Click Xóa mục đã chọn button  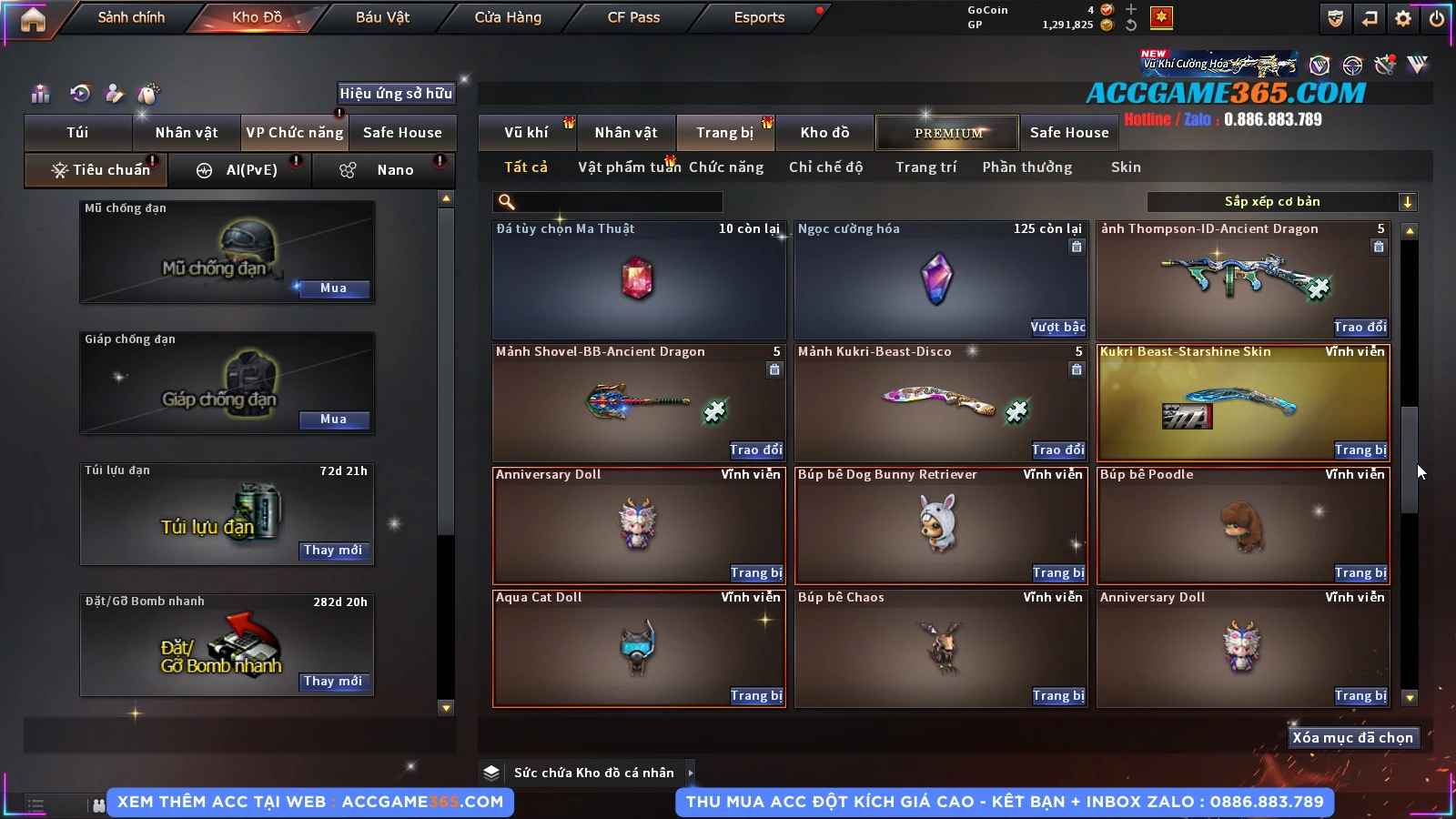point(1352,738)
